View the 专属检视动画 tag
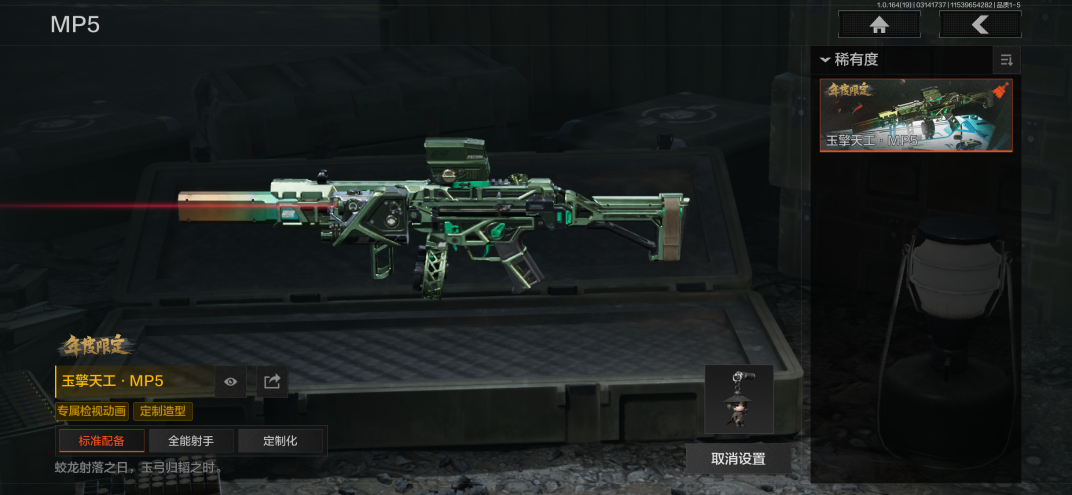This screenshot has width=1072, height=495. pos(92,411)
